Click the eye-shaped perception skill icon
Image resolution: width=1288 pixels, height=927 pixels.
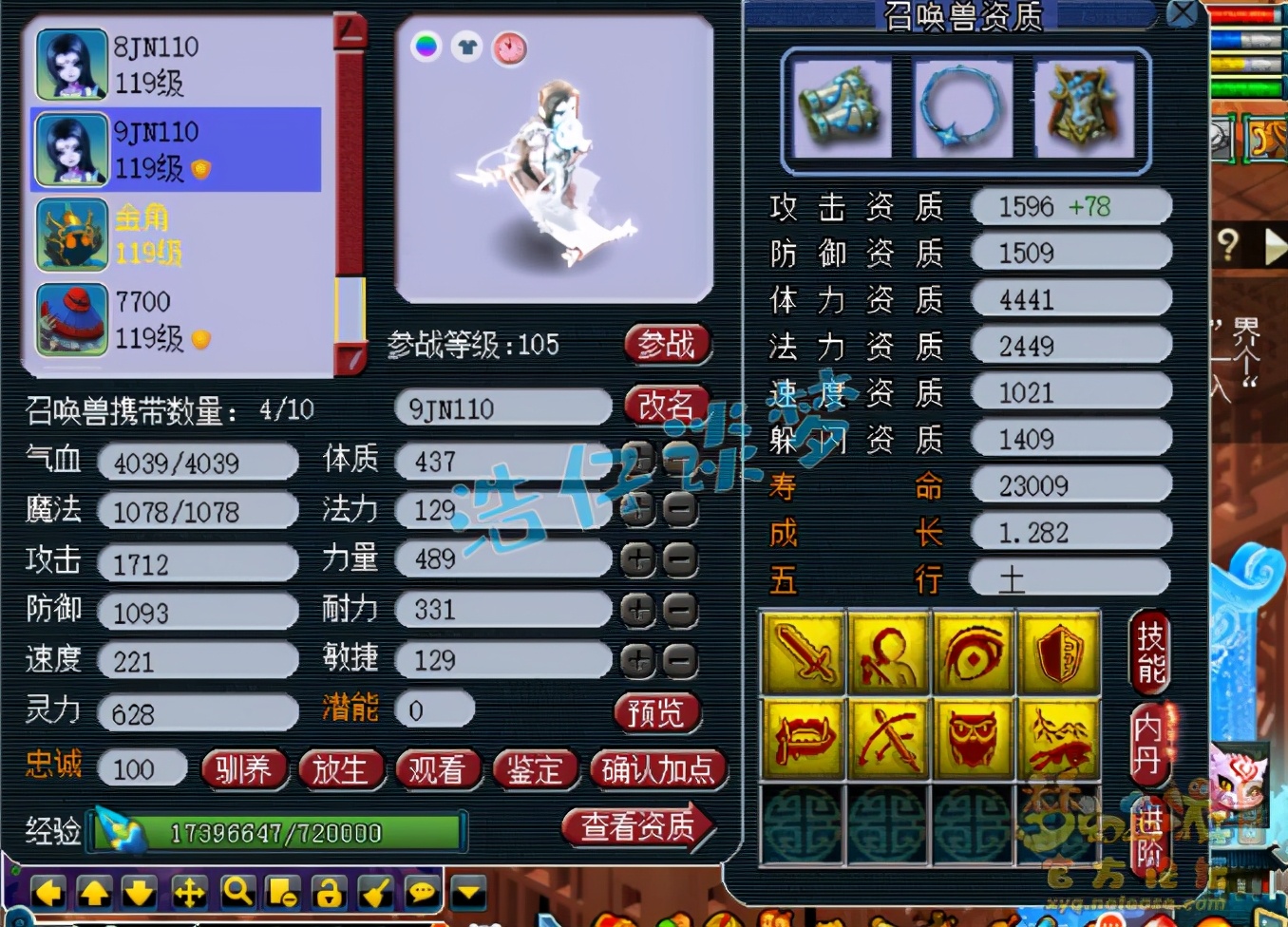[973, 653]
